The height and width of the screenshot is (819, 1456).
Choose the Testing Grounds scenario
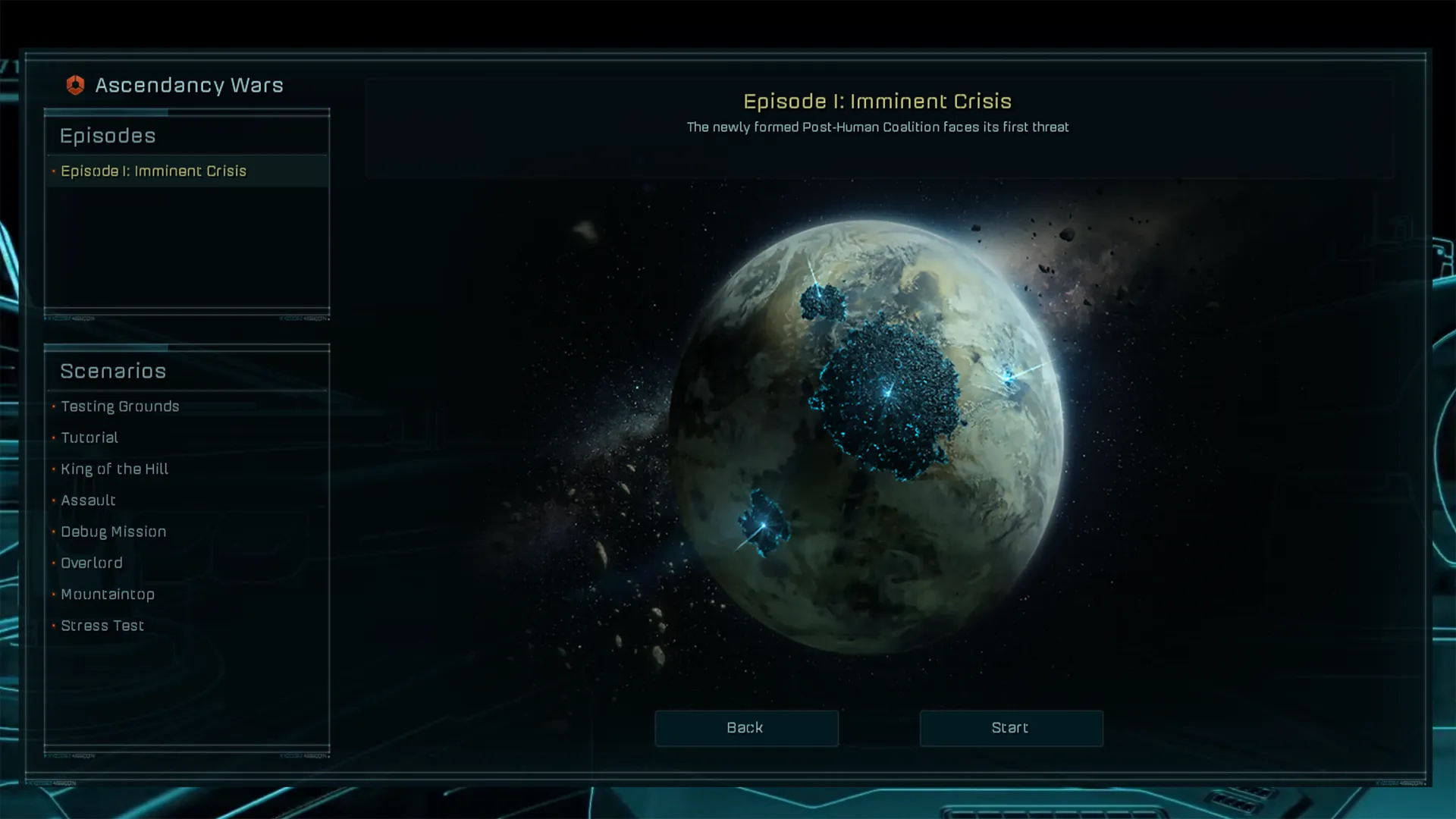120,406
